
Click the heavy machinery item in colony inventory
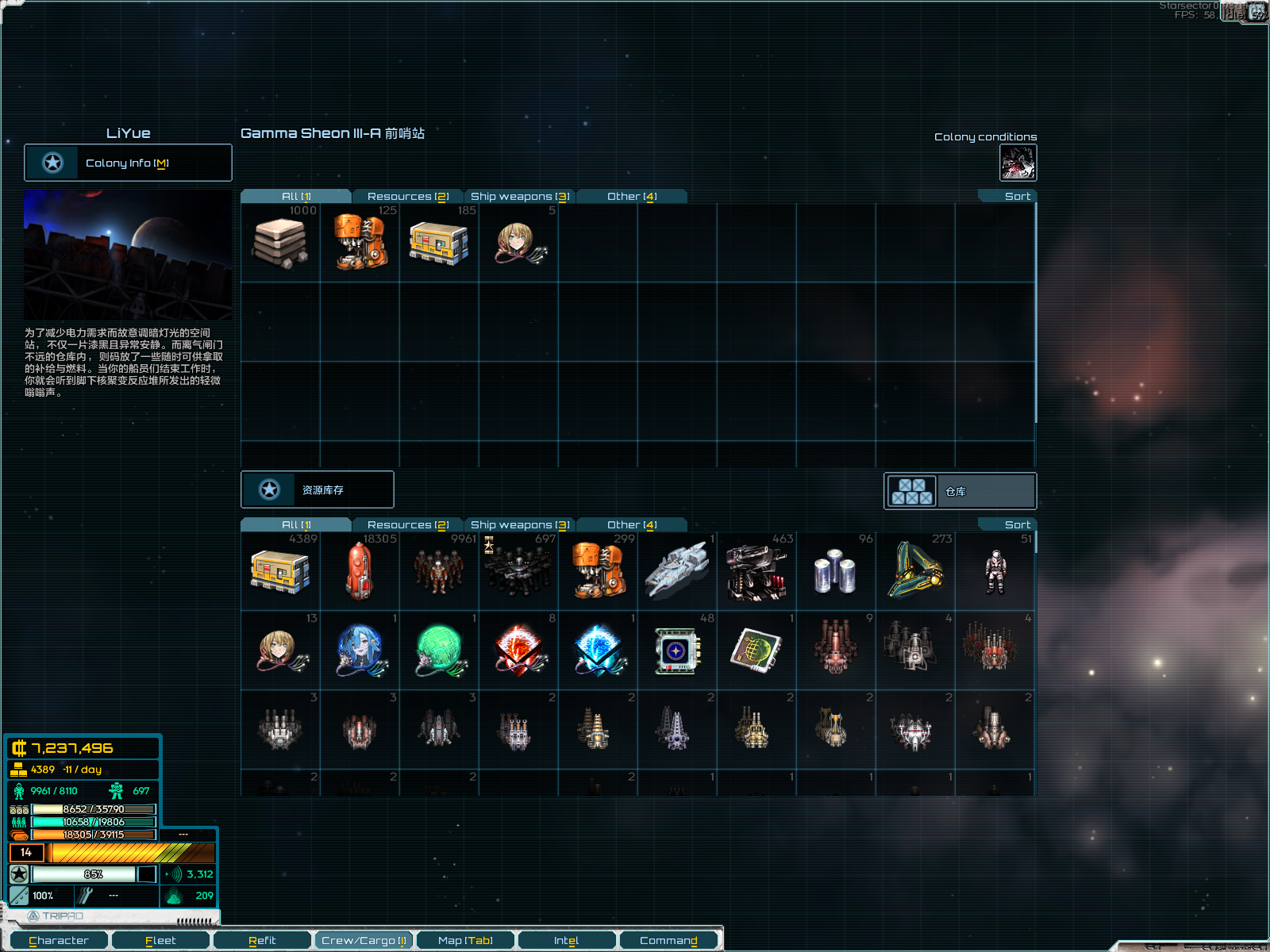(x=359, y=242)
